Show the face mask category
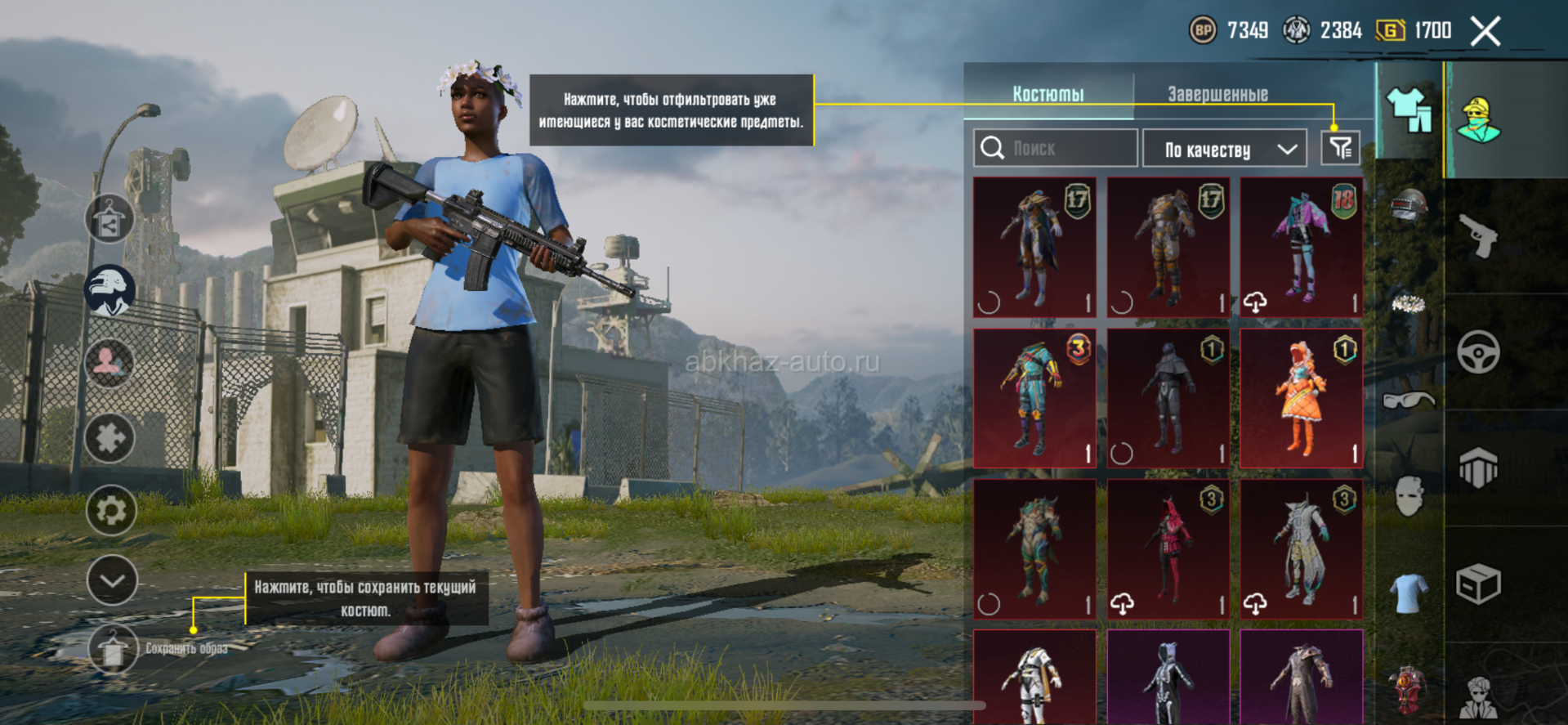The width and height of the screenshot is (1568, 725). click(x=1409, y=496)
